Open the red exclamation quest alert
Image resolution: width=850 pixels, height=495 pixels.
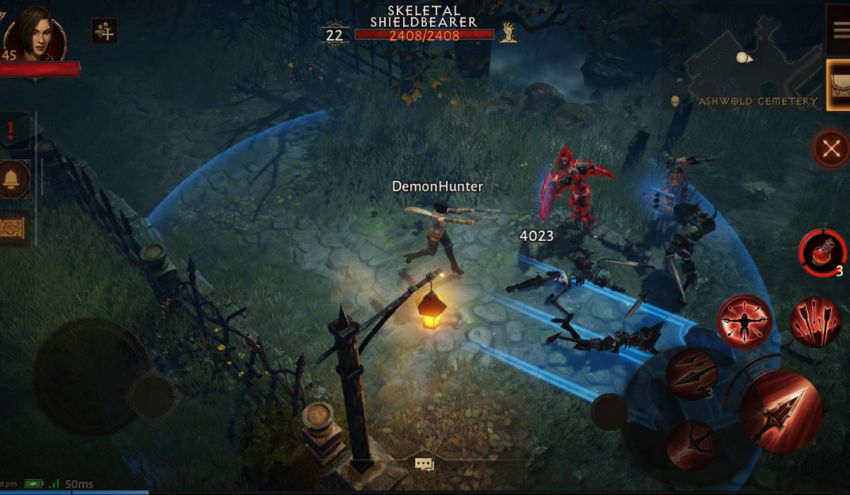point(12,130)
